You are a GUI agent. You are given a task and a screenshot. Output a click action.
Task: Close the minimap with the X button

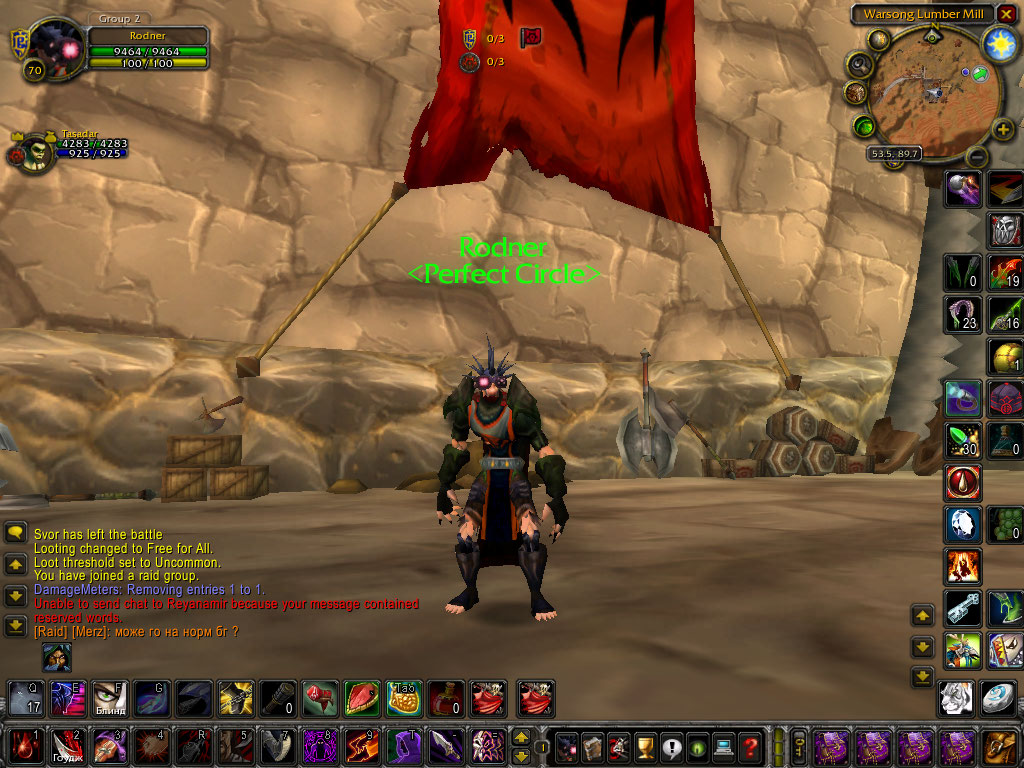[x=1007, y=13]
